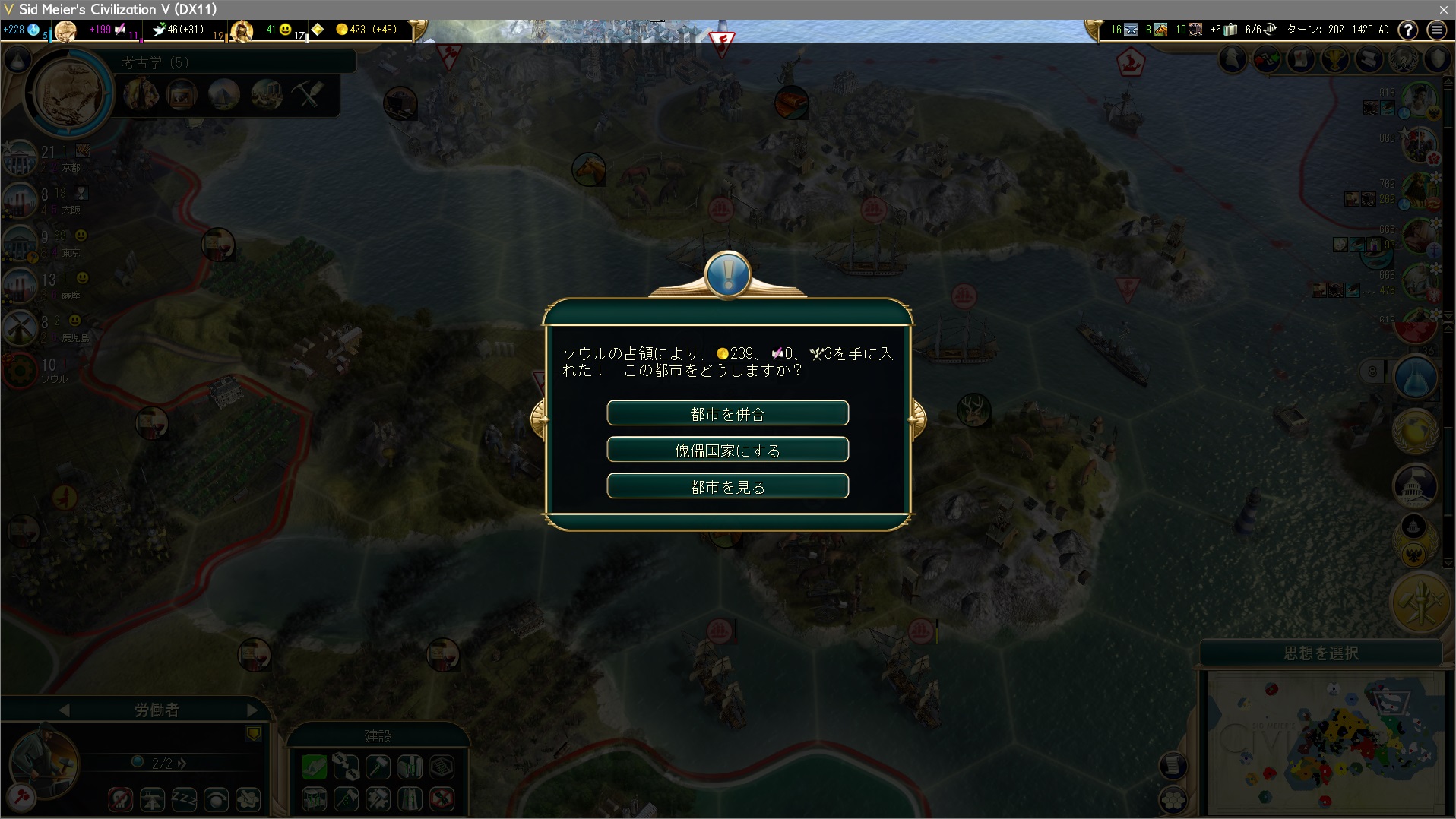Open the 考古学 research portrait
Image resolution: width=1456 pixels, height=819 pixels.
click(x=68, y=93)
